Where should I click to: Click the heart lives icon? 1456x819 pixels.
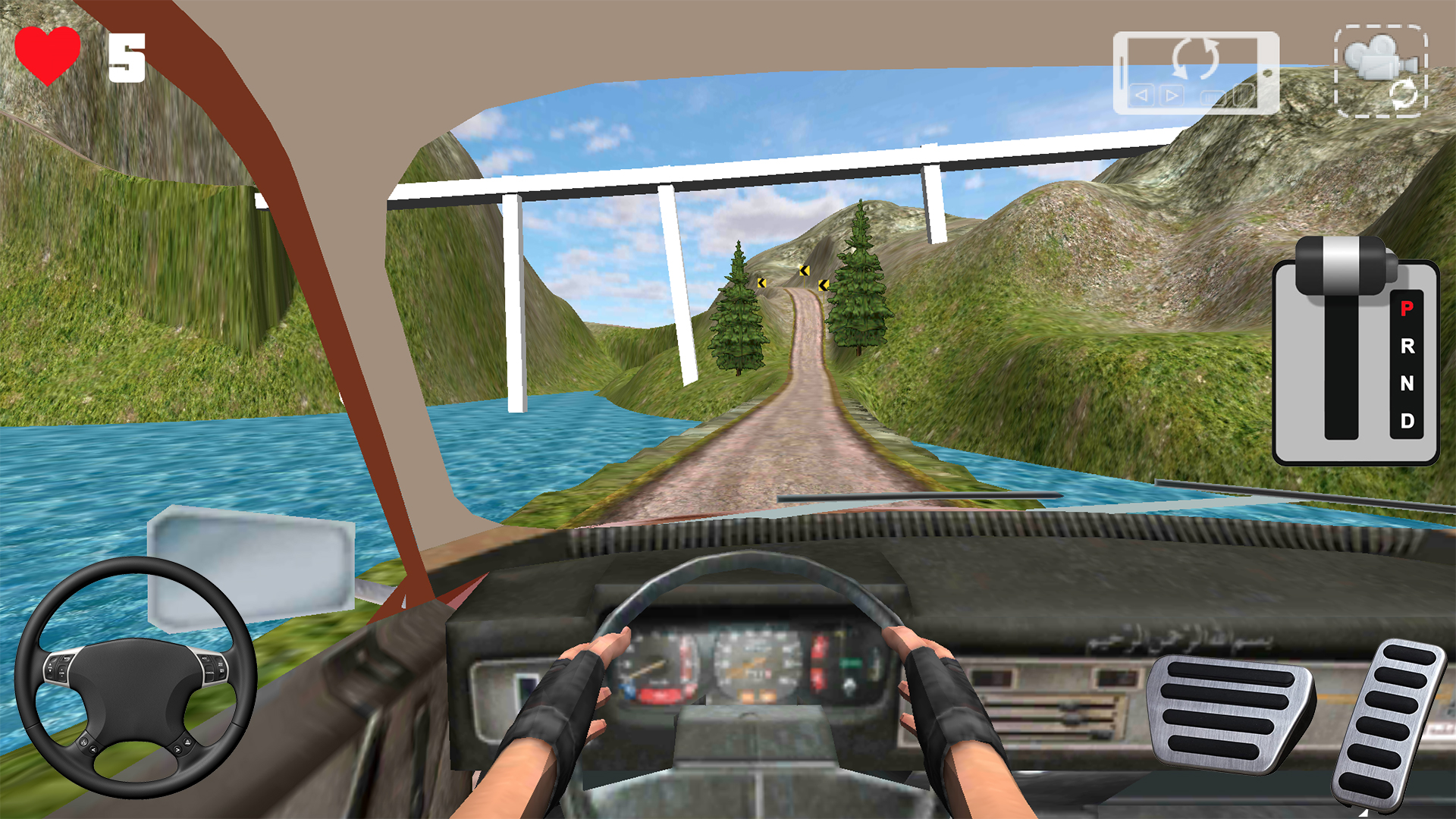(49, 53)
